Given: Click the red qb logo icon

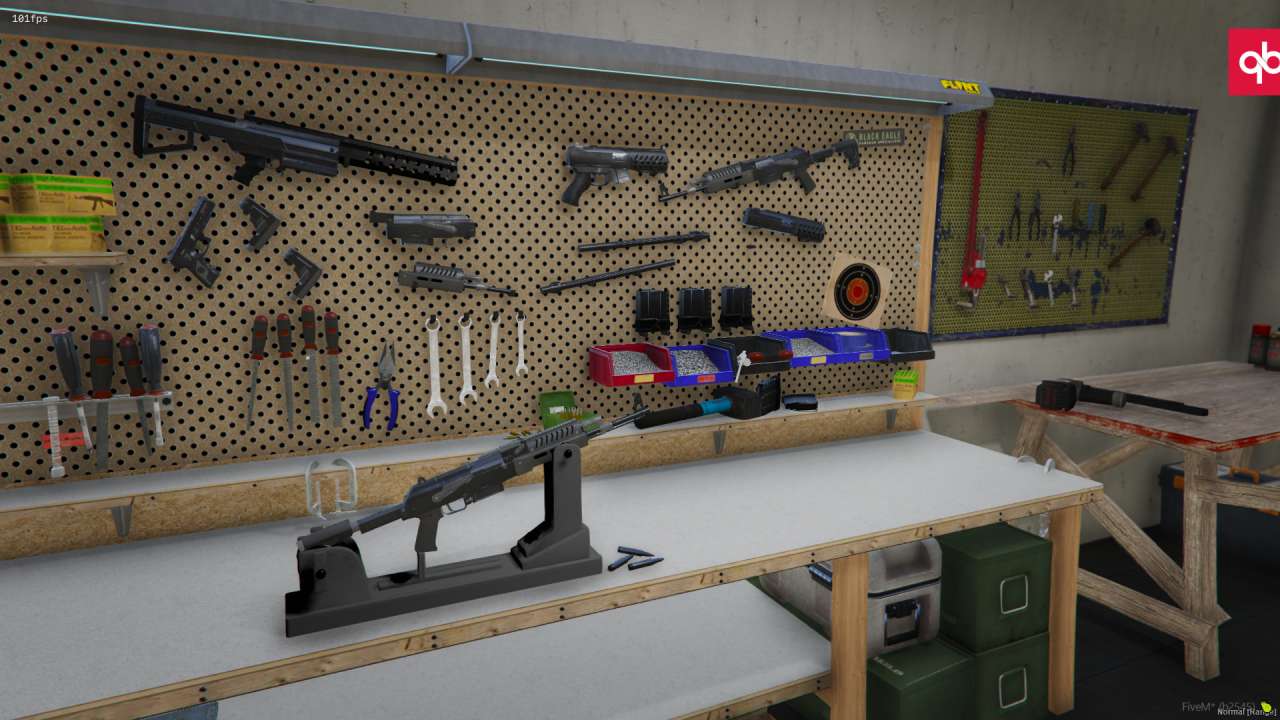Looking at the screenshot, I should [x=1255, y=62].
